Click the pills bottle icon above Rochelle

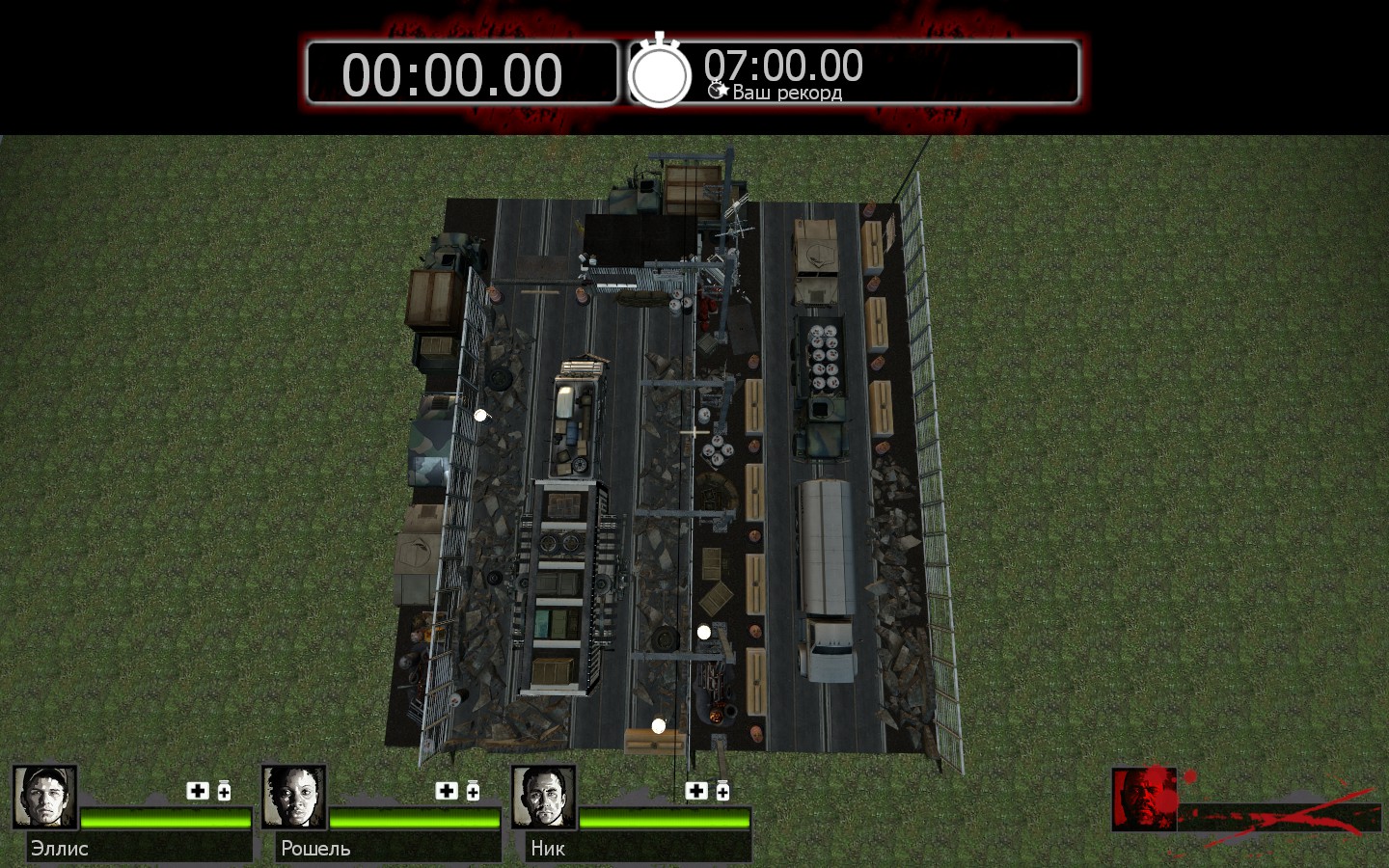[473, 791]
